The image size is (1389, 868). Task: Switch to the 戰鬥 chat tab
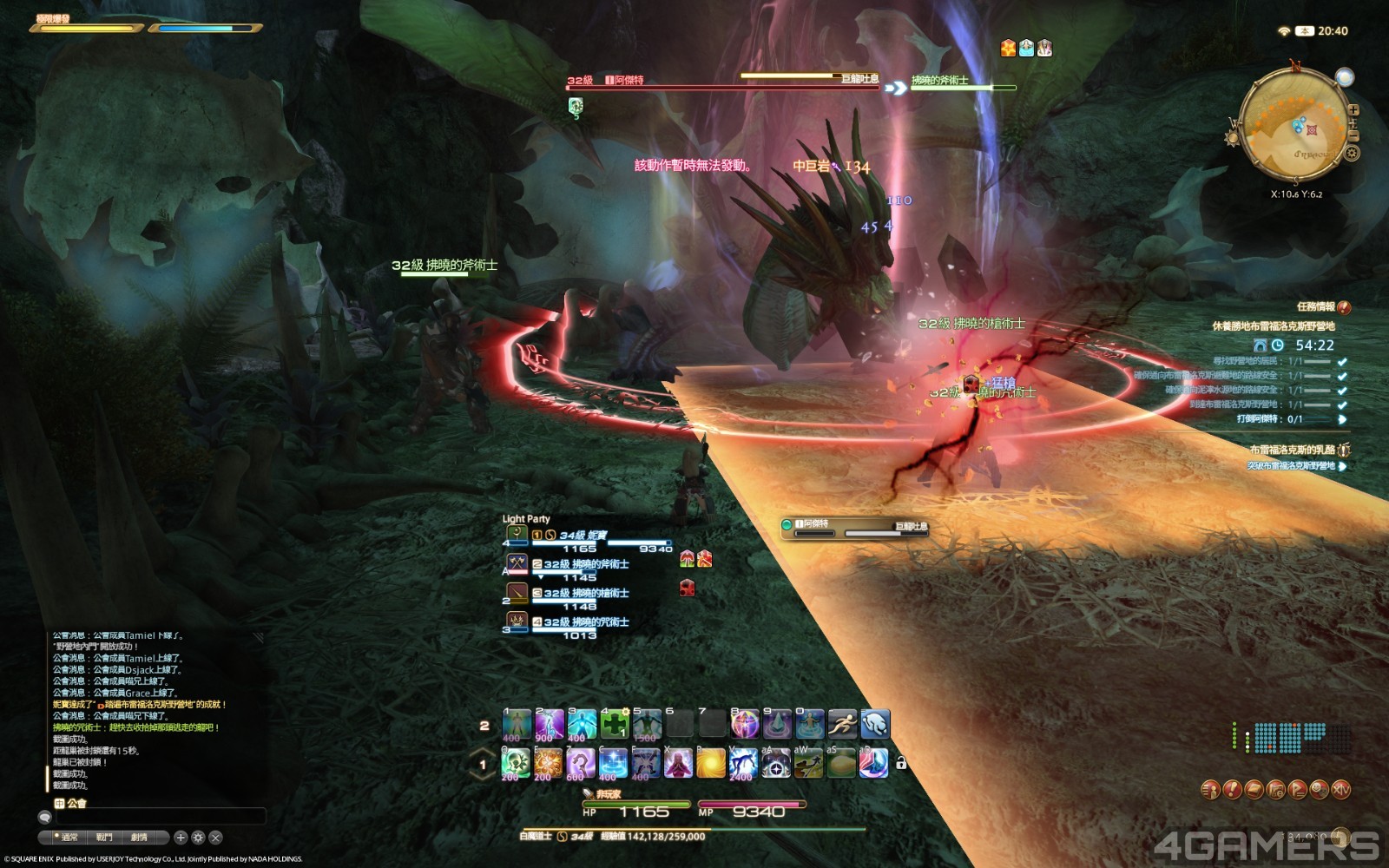tap(104, 838)
